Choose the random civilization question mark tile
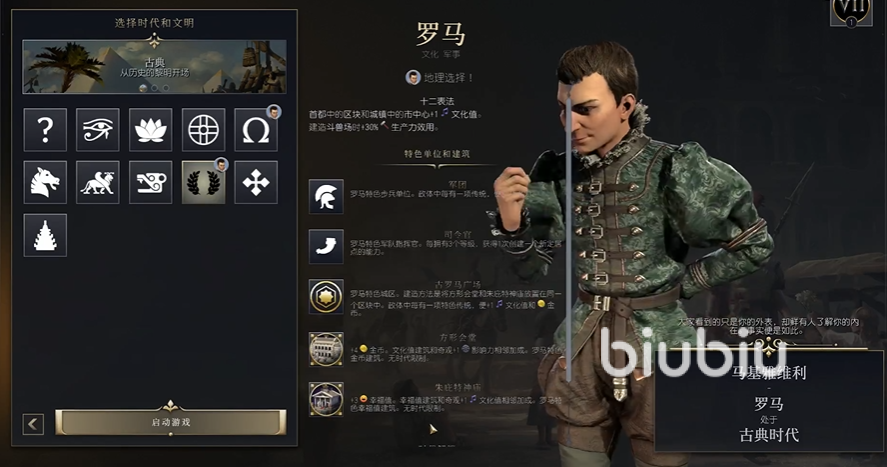 [45, 130]
